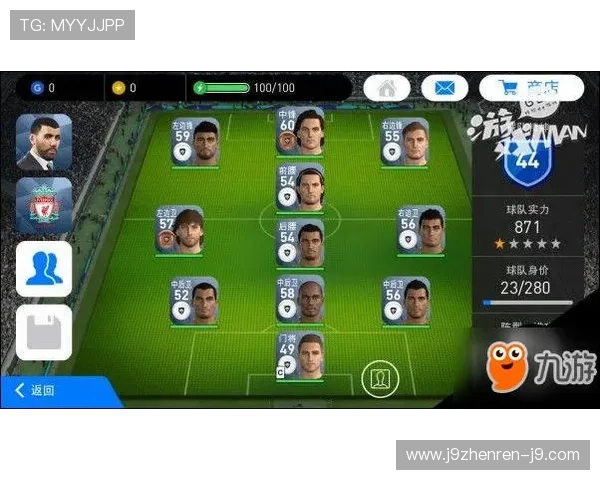
Task: Open the squad members icon
Action: pos(44,269)
